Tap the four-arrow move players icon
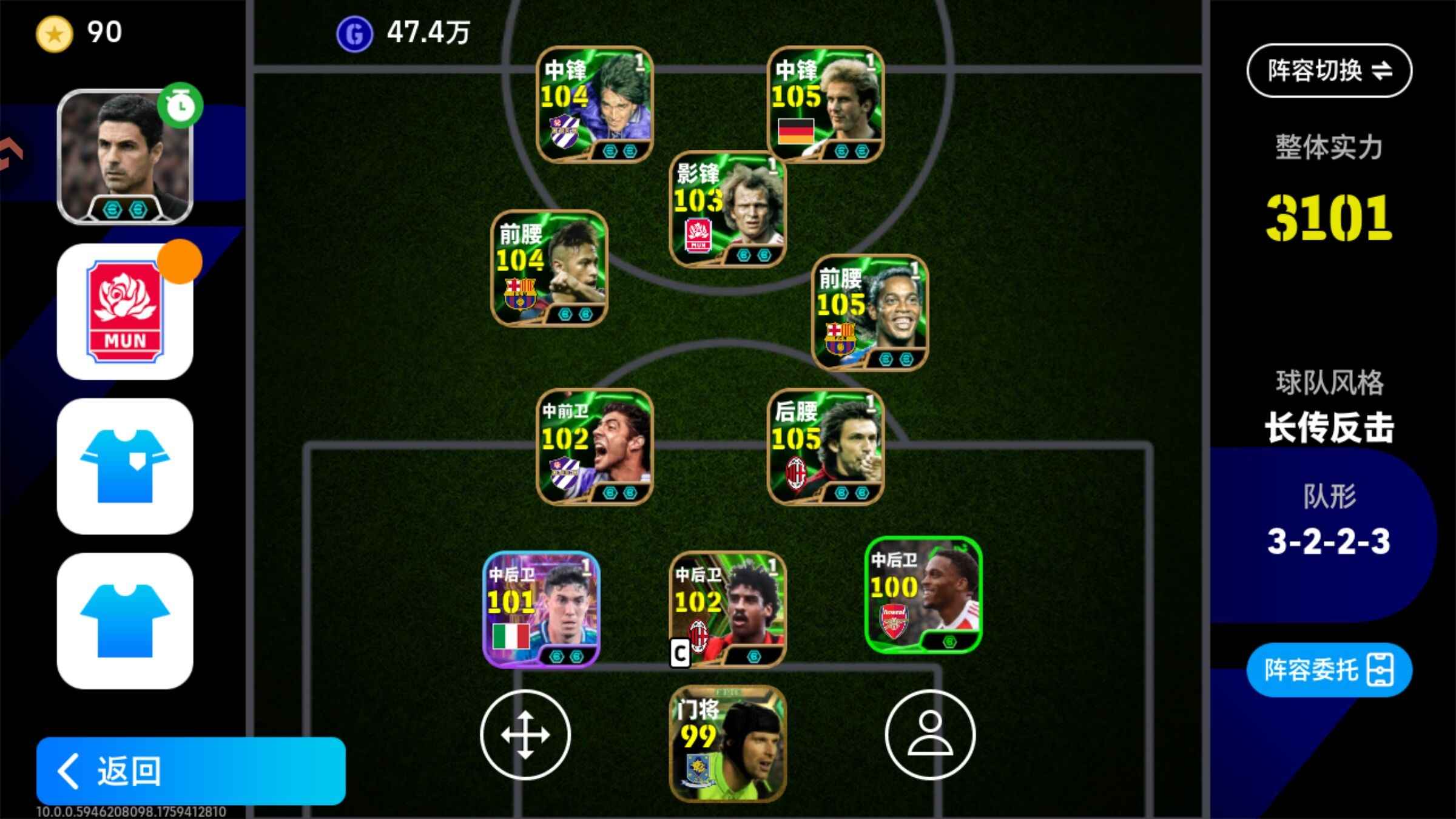 click(x=525, y=735)
